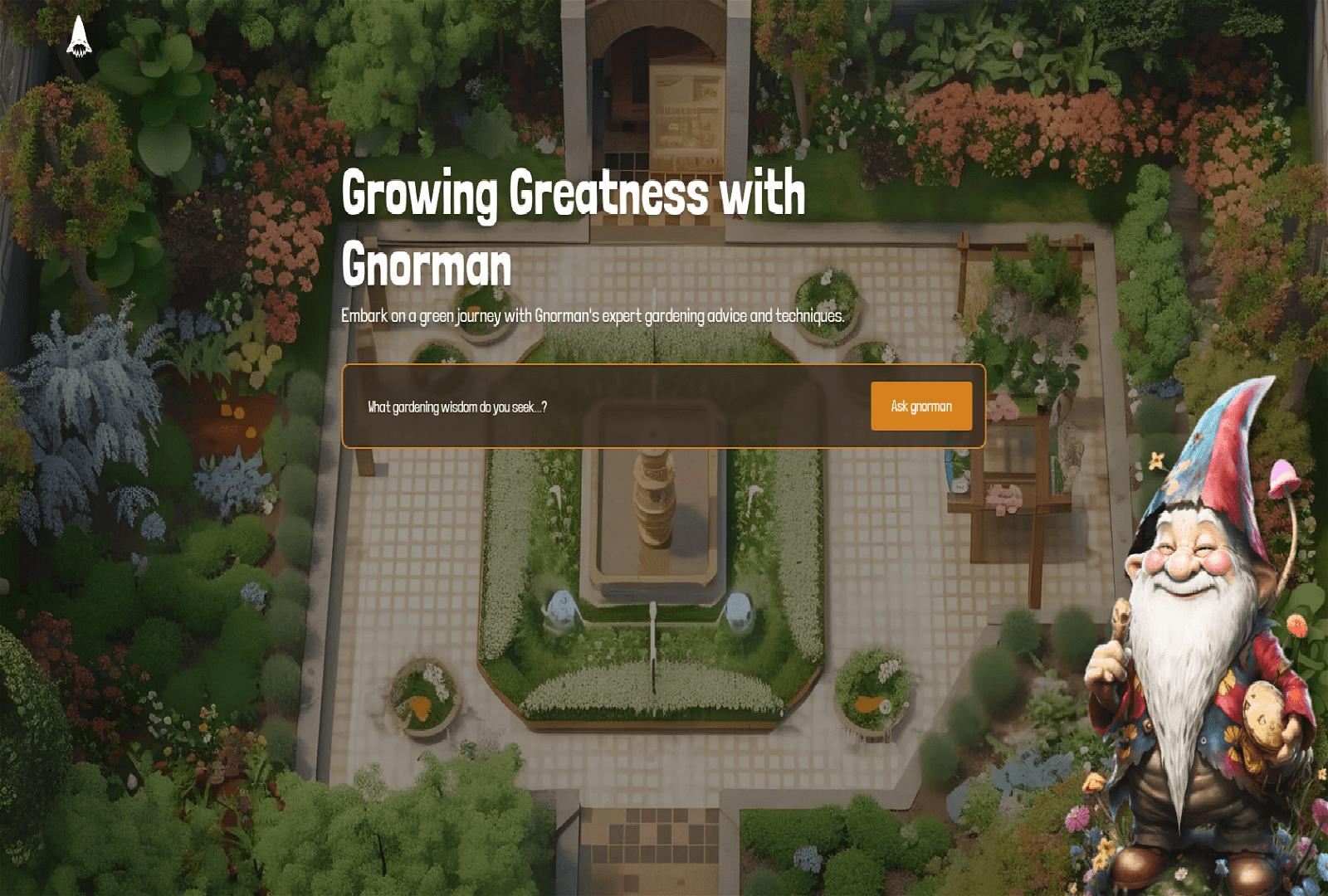Click the orange Ask gnorman submit button
The image size is (1328, 896).
point(921,407)
